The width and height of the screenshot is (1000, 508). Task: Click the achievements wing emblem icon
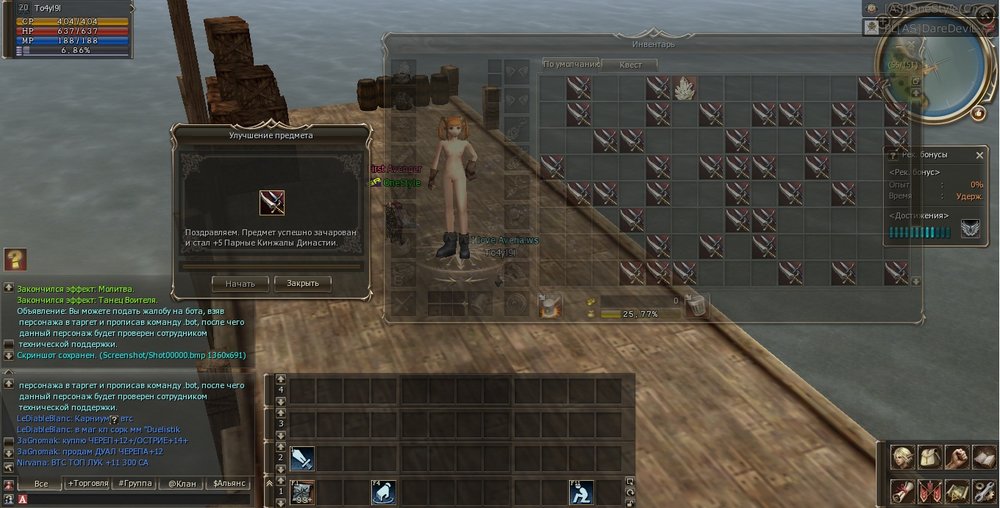tap(970, 230)
